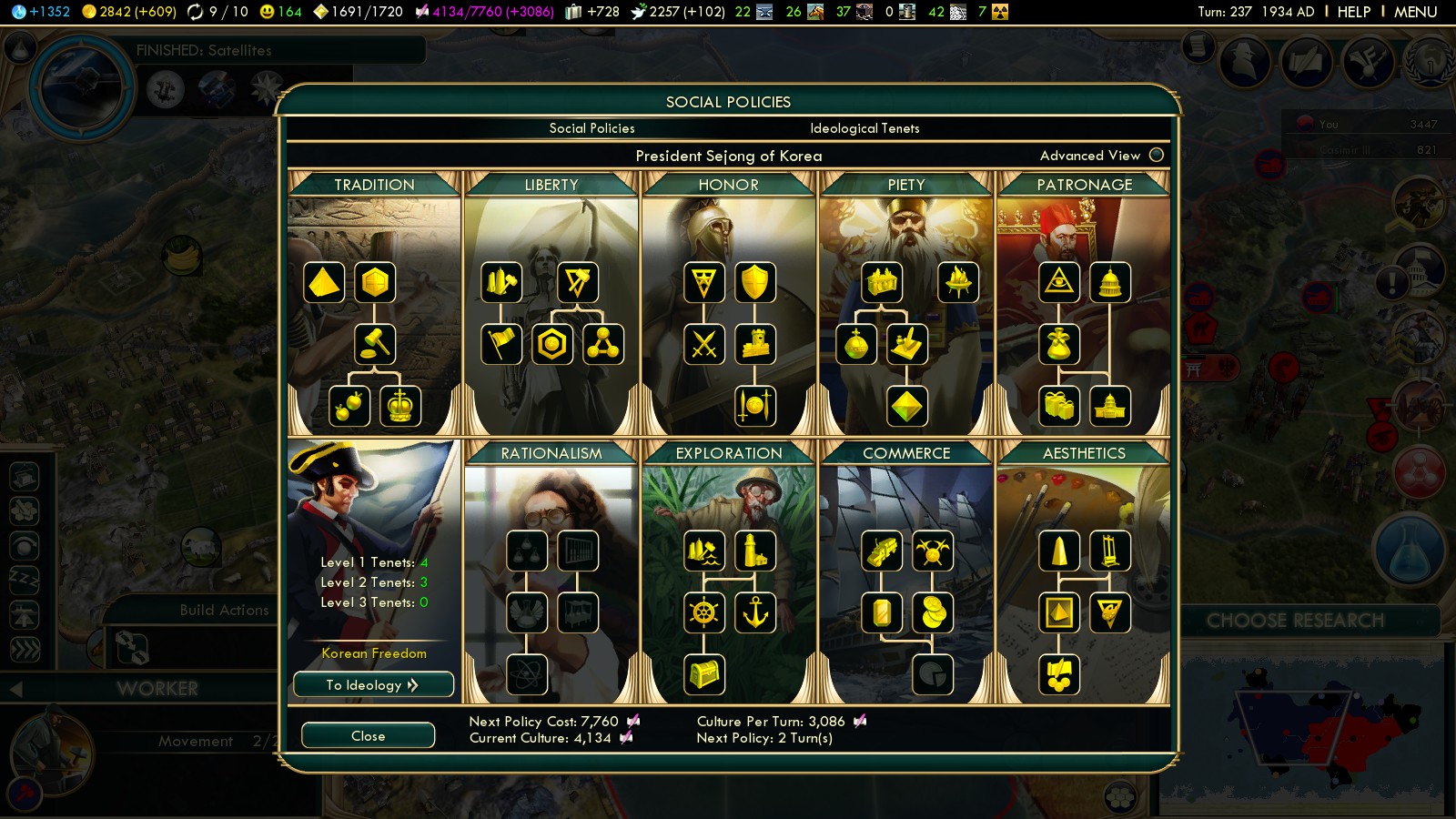Select the Rationalism abacus policy icon
Viewport: 1456px width, 819px height.
click(578, 551)
